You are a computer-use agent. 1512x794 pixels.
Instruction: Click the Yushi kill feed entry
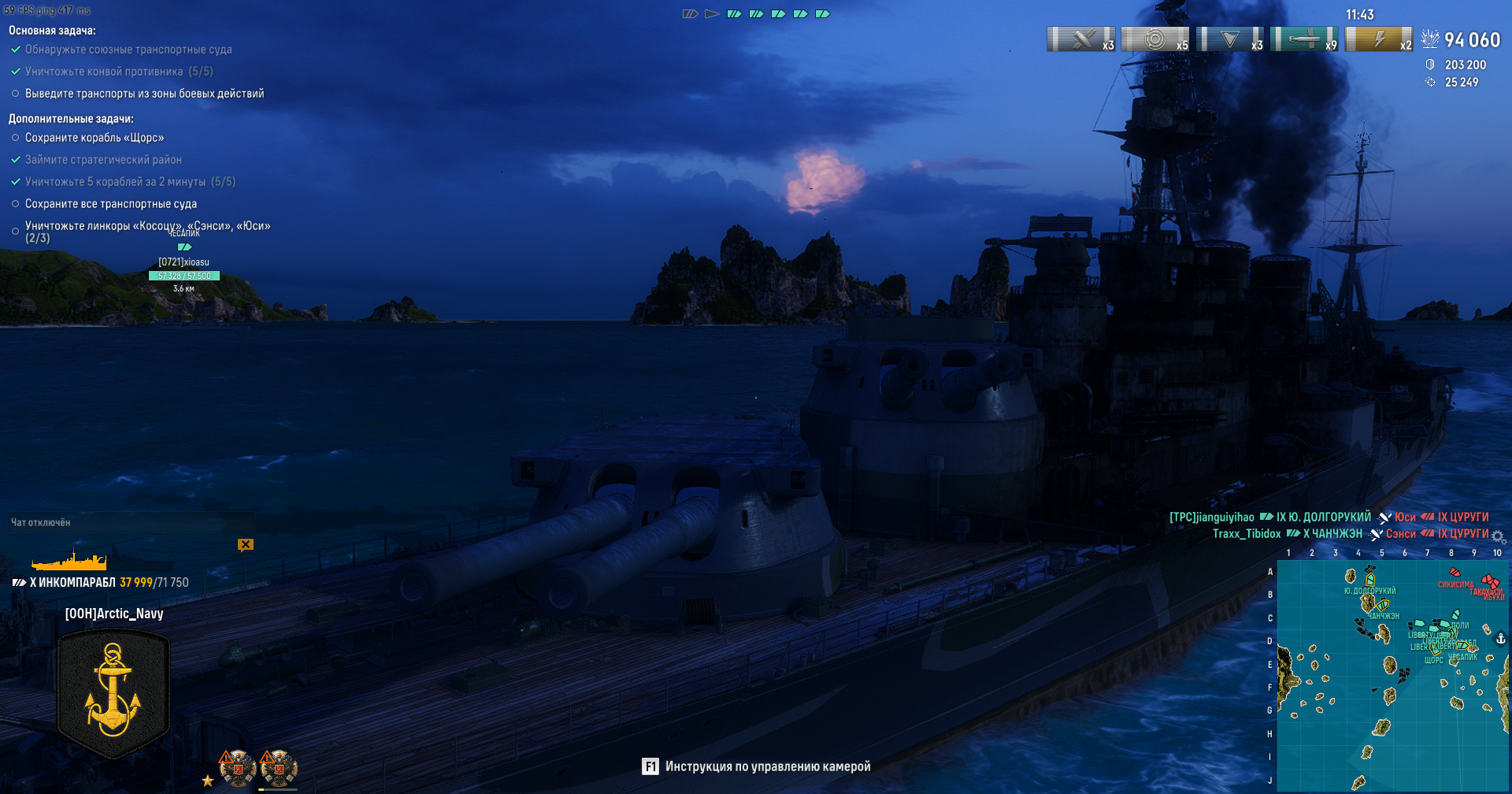[1405, 518]
